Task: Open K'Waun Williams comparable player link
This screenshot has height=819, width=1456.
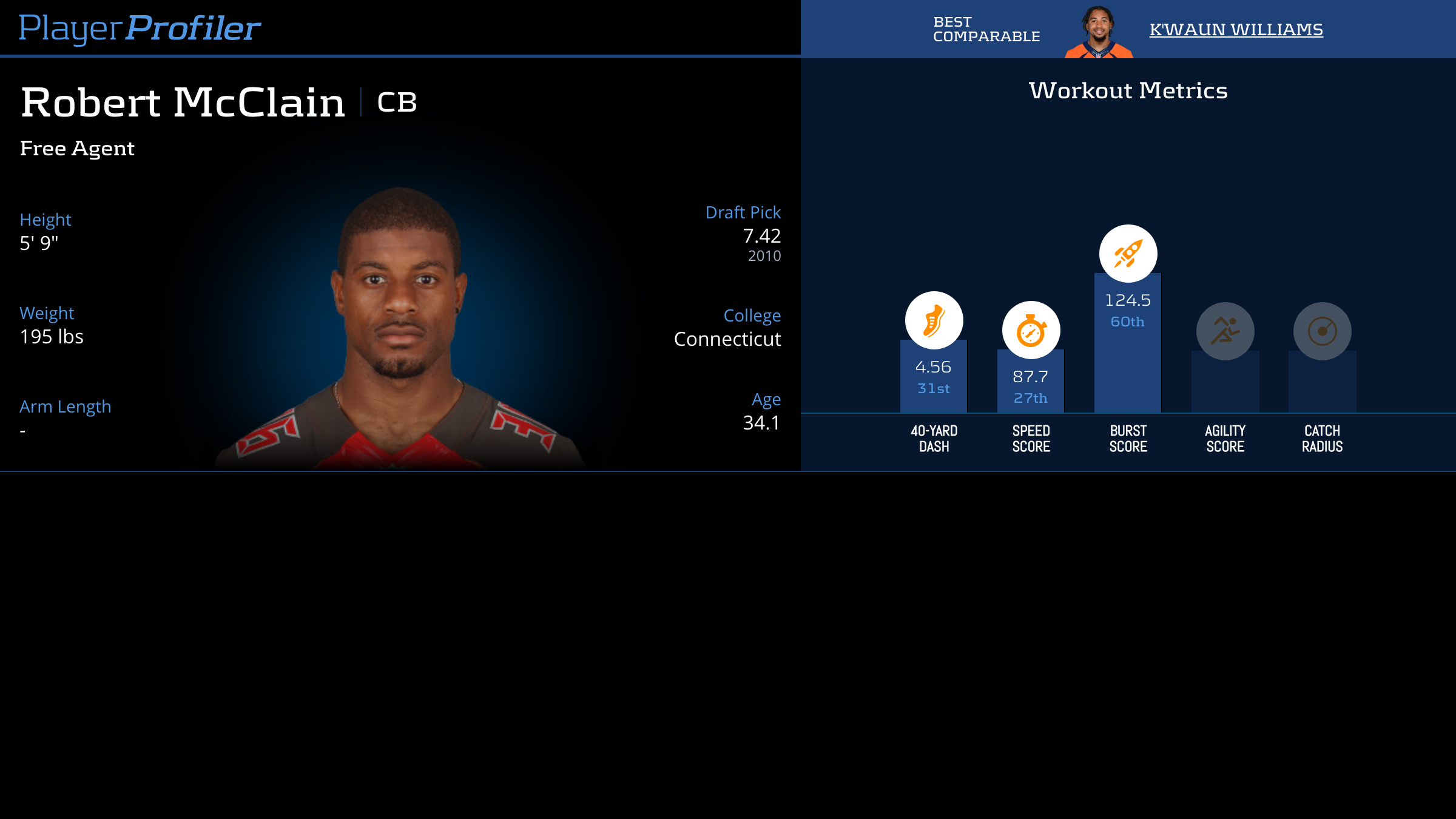Action: coord(1236,29)
